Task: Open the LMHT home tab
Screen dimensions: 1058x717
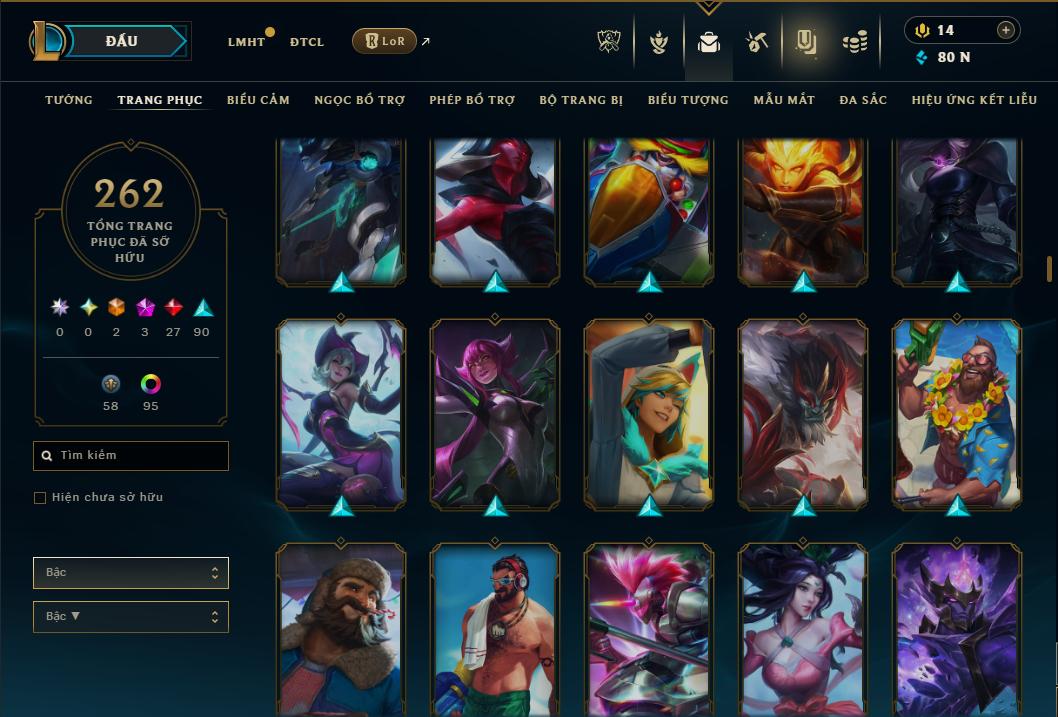Action: click(x=246, y=42)
